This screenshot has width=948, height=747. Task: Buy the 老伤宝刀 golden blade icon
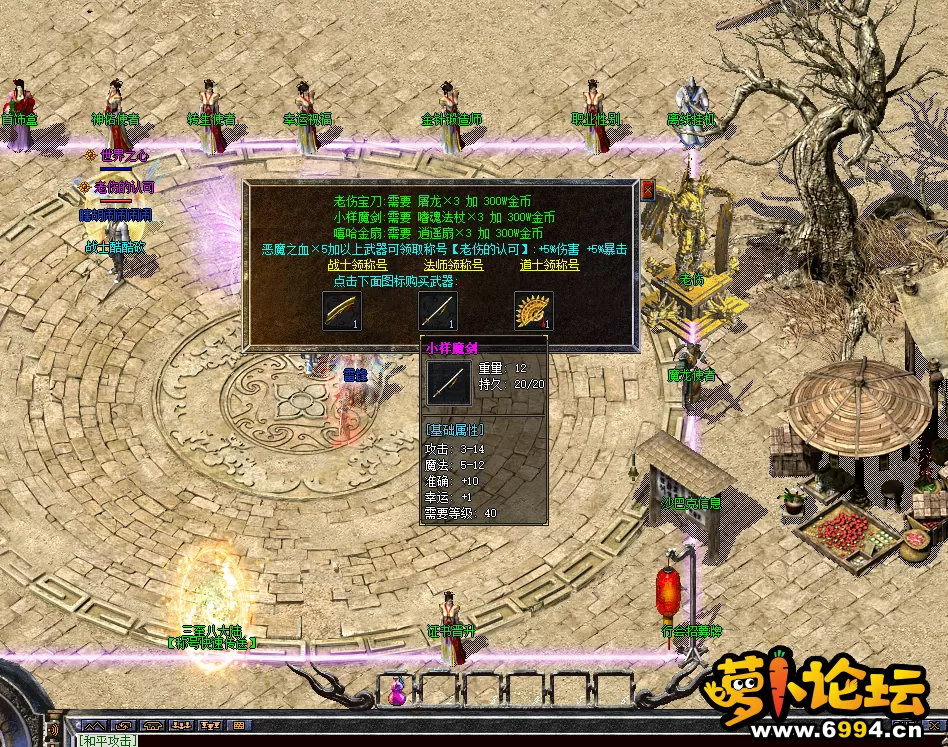342,311
